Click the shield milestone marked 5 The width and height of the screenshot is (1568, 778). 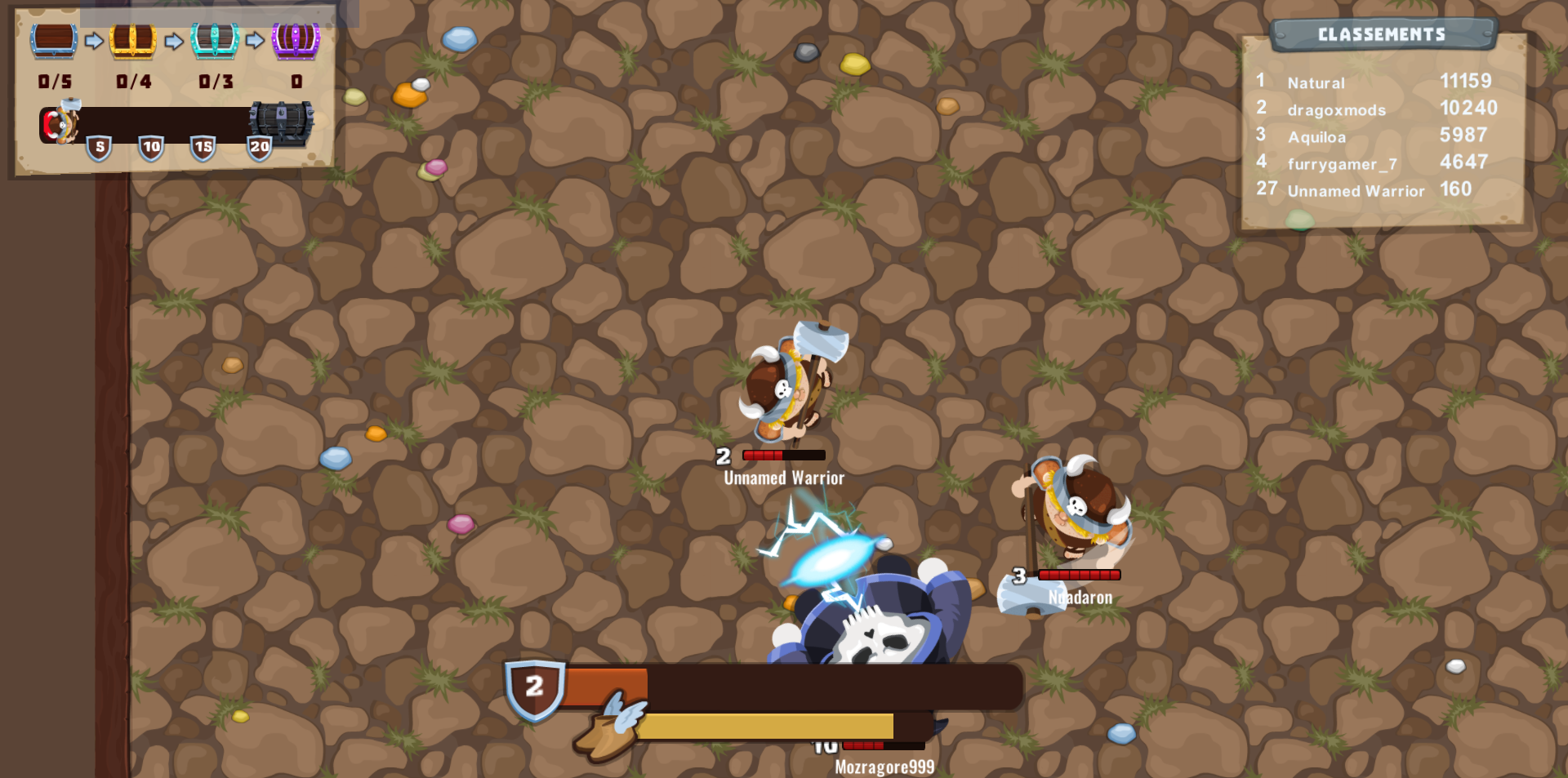[x=98, y=149]
